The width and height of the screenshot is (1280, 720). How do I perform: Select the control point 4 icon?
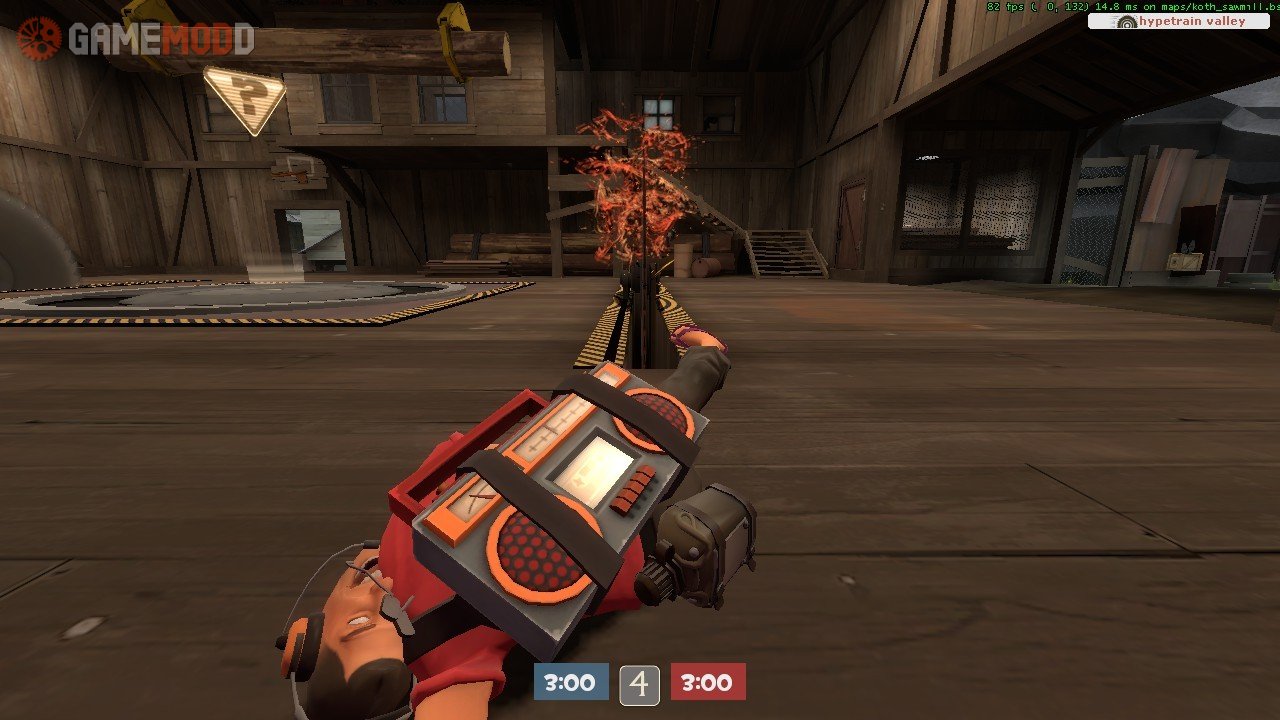click(639, 684)
